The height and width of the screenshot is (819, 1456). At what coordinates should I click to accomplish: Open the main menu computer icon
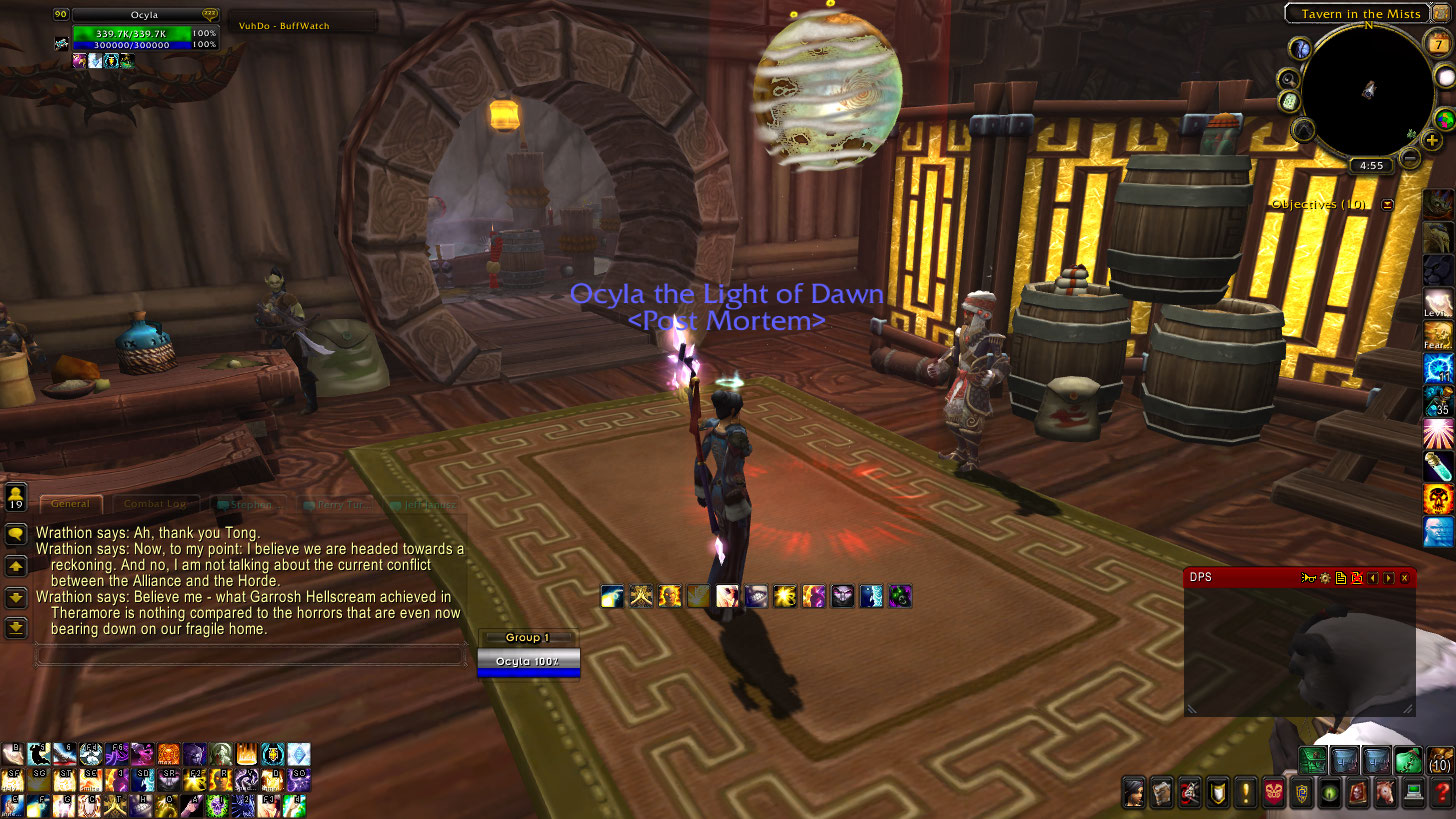click(x=1414, y=793)
